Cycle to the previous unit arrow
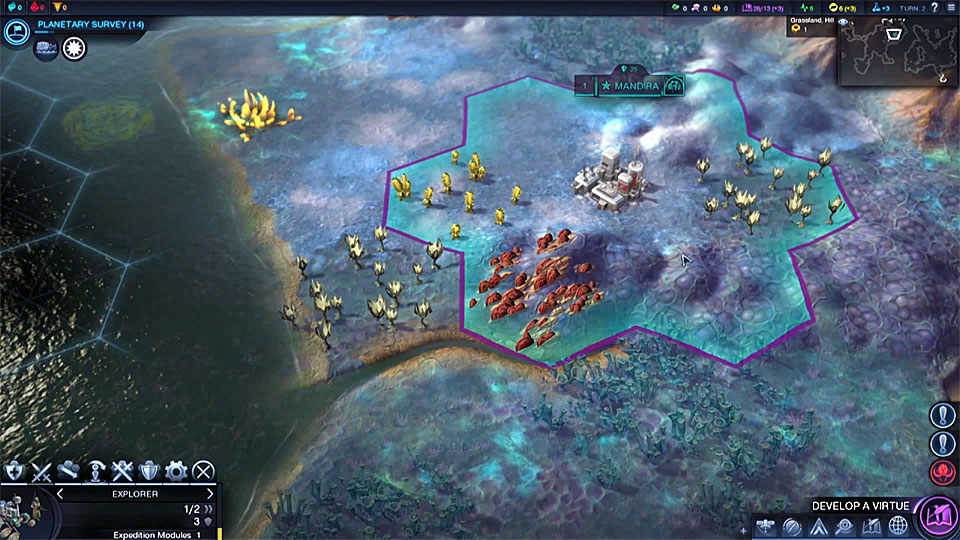960x540 pixels. 59,493
